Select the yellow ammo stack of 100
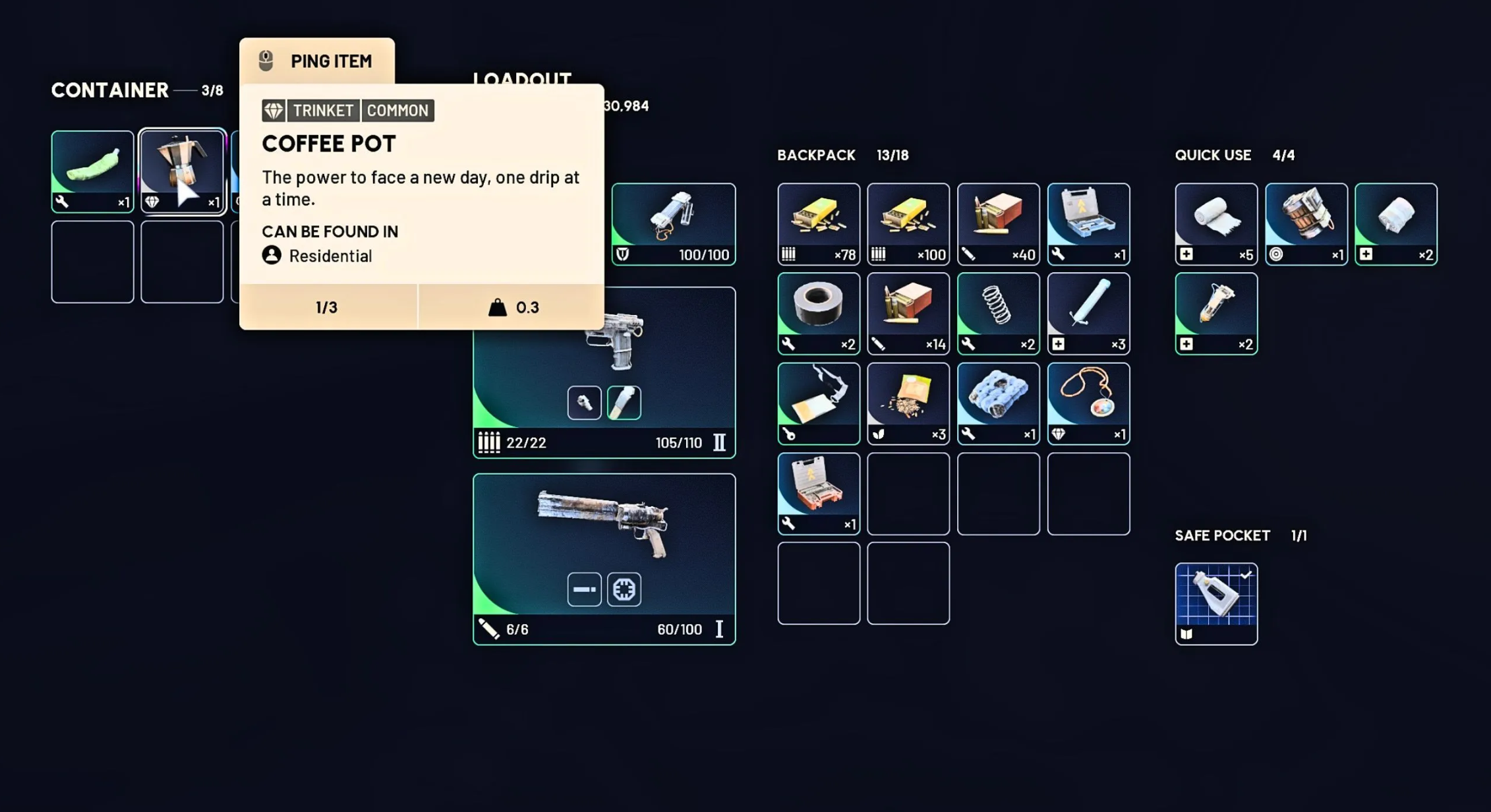Viewport: 1491px width, 812px height. pos(908,223)
